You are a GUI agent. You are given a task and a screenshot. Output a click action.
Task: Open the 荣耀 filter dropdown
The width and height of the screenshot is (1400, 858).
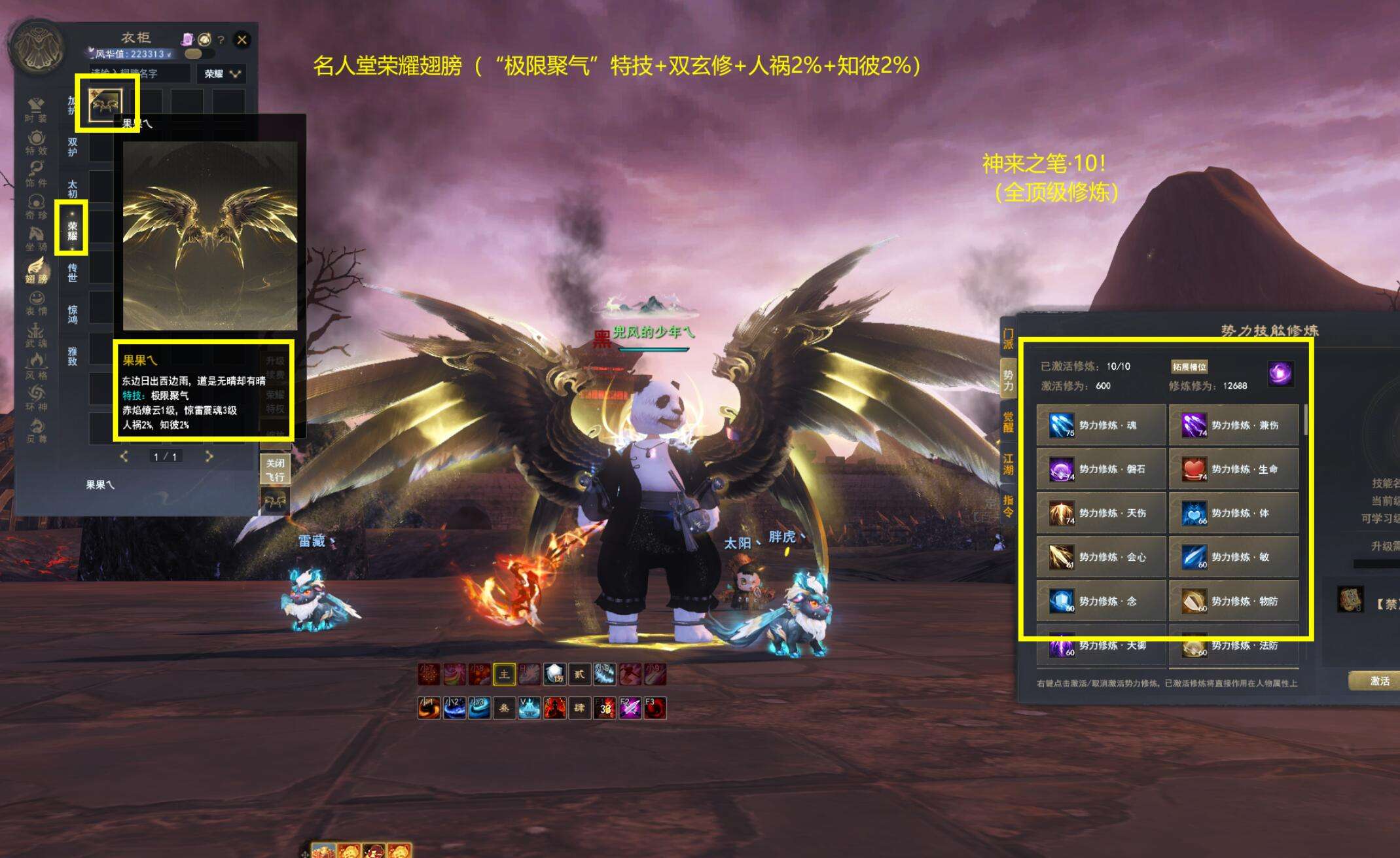[x=221, y=74]
